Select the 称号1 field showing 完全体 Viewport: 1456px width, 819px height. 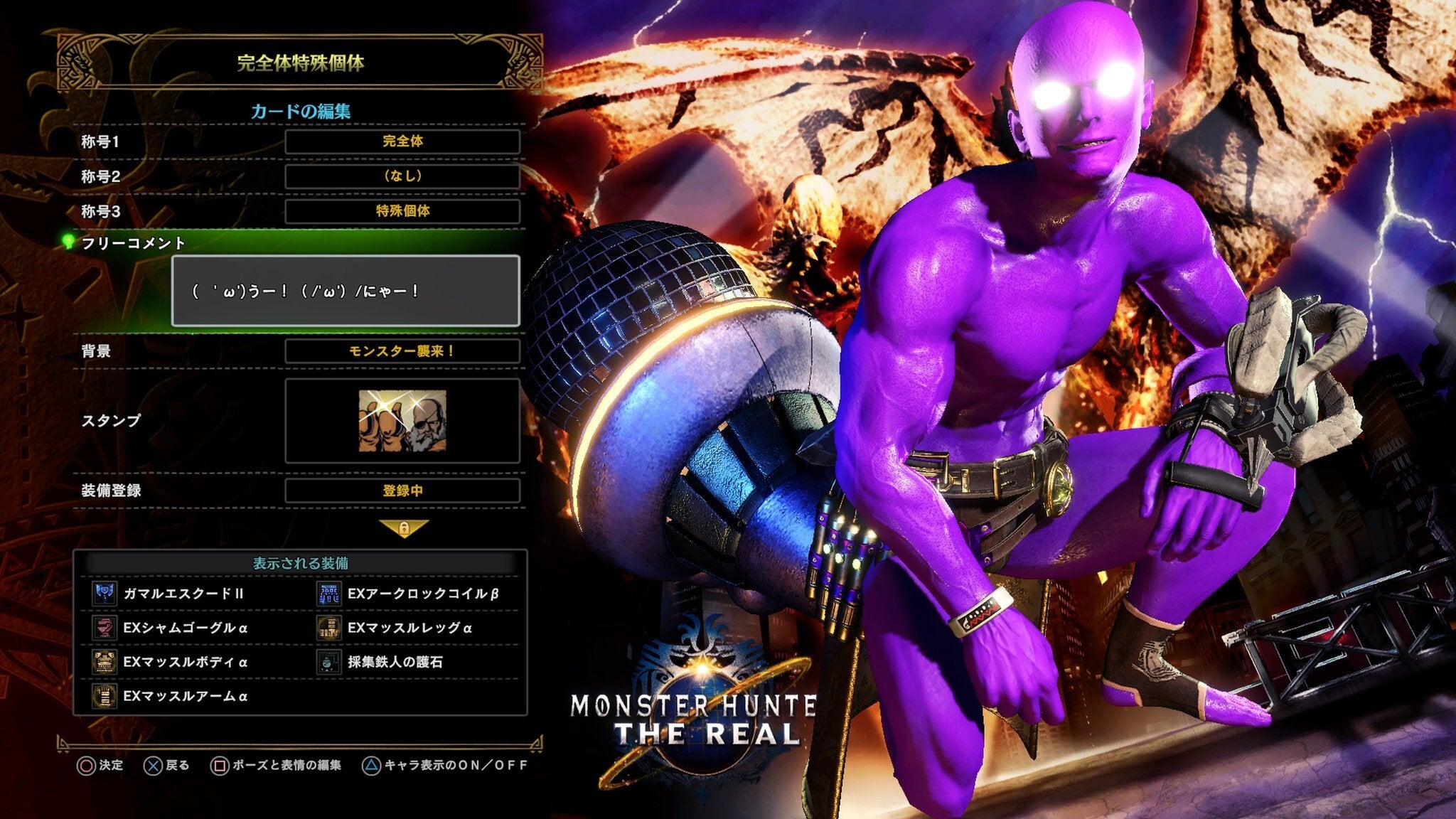[x=402, y=141]
